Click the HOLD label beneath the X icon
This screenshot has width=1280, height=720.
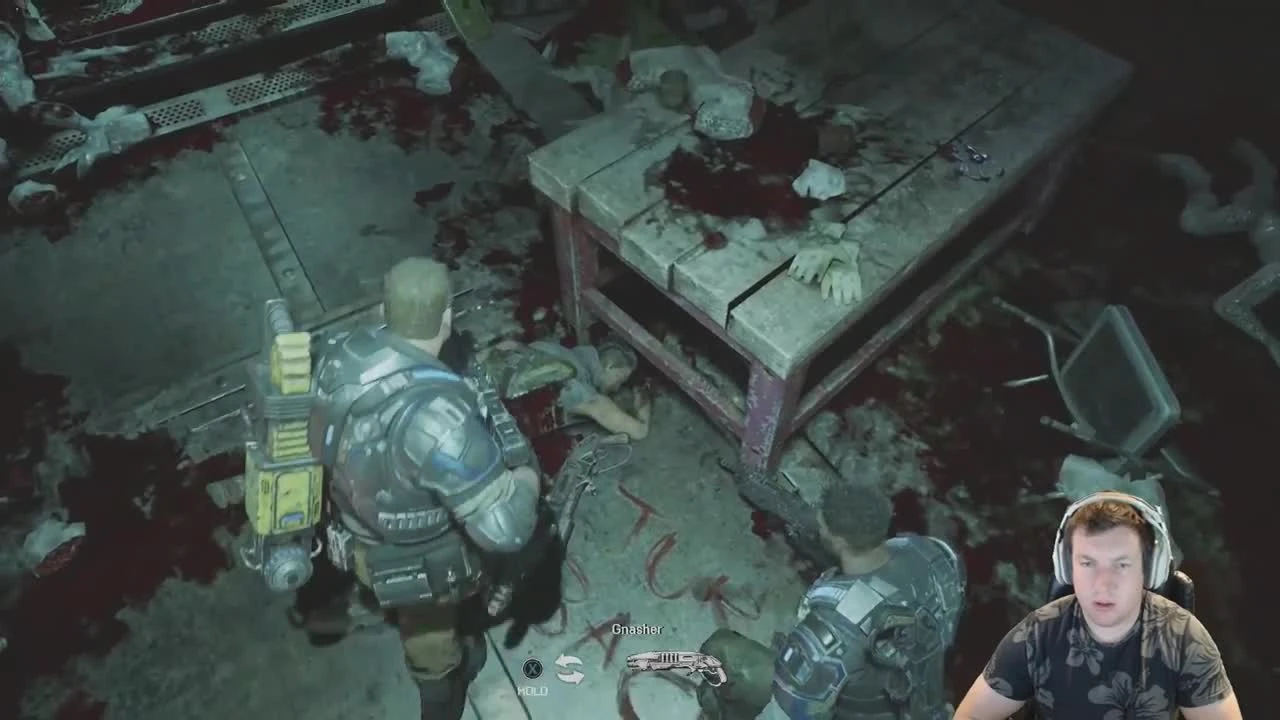click(x=535, y=690)
